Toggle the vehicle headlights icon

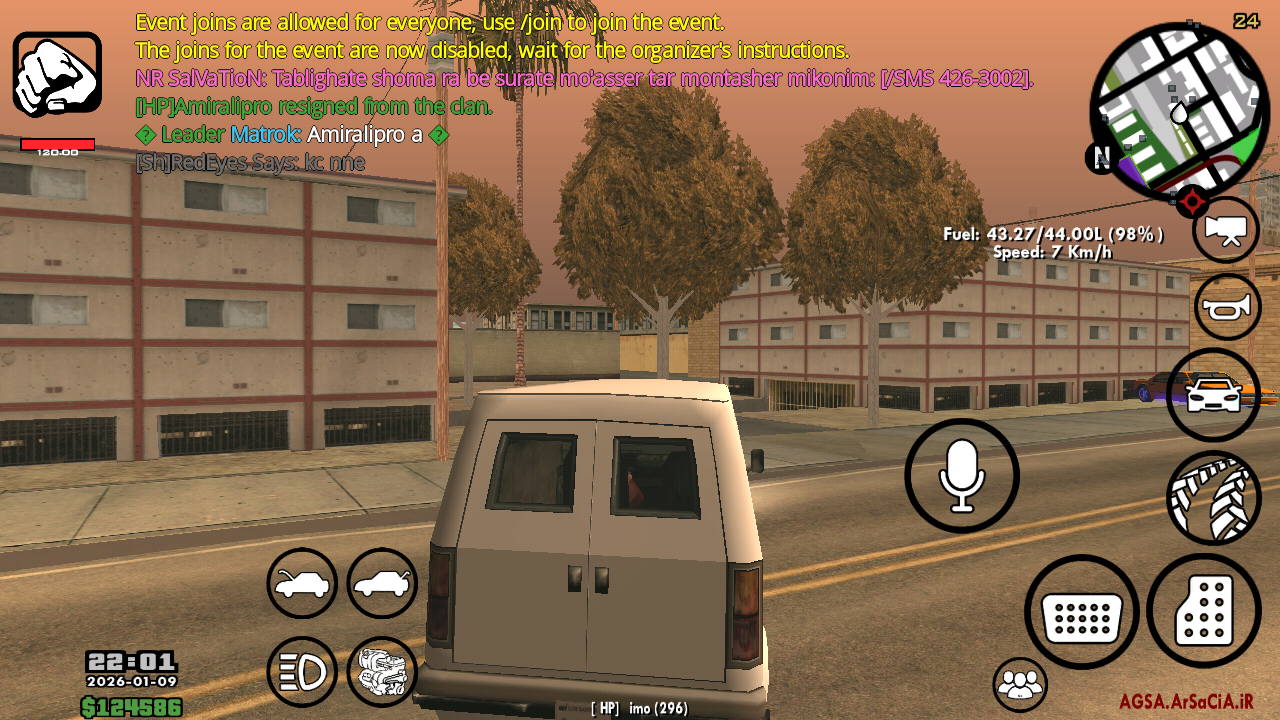[301, 672]
